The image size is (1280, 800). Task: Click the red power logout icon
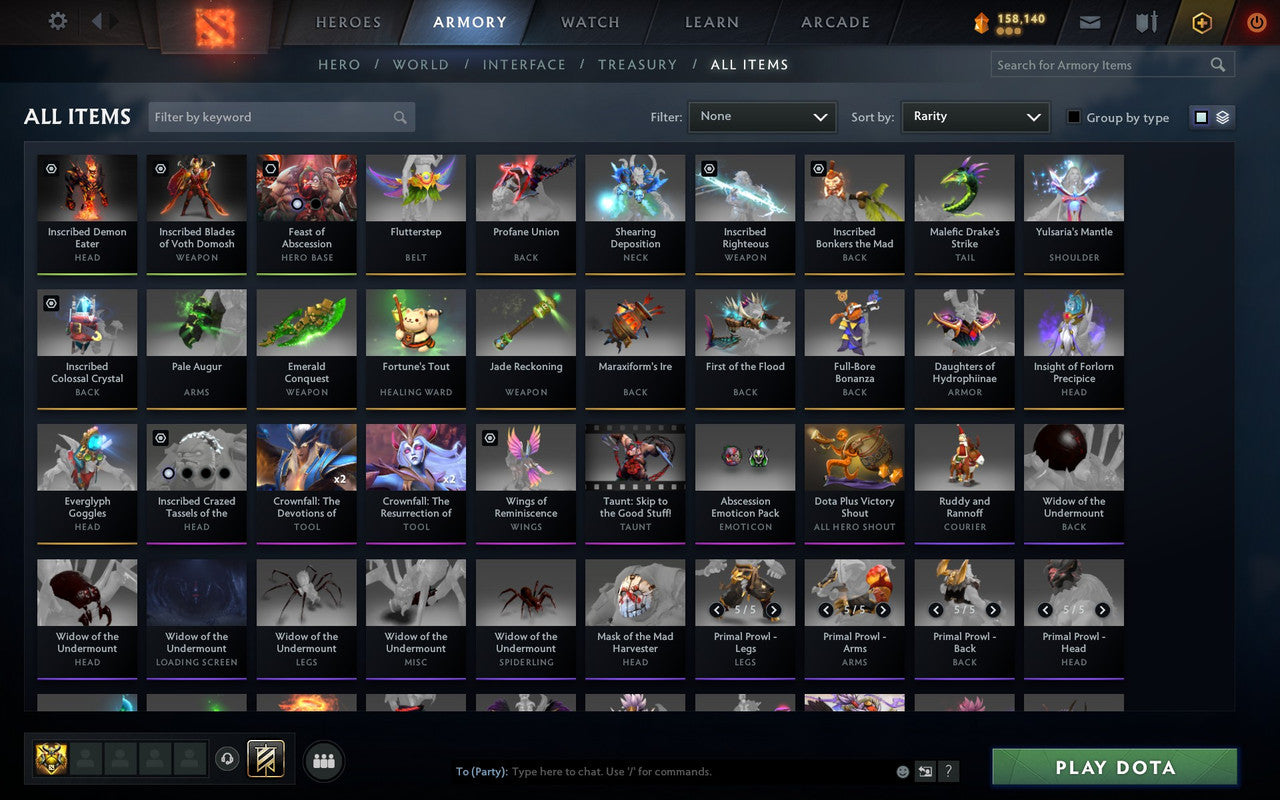pos(1256,22)
